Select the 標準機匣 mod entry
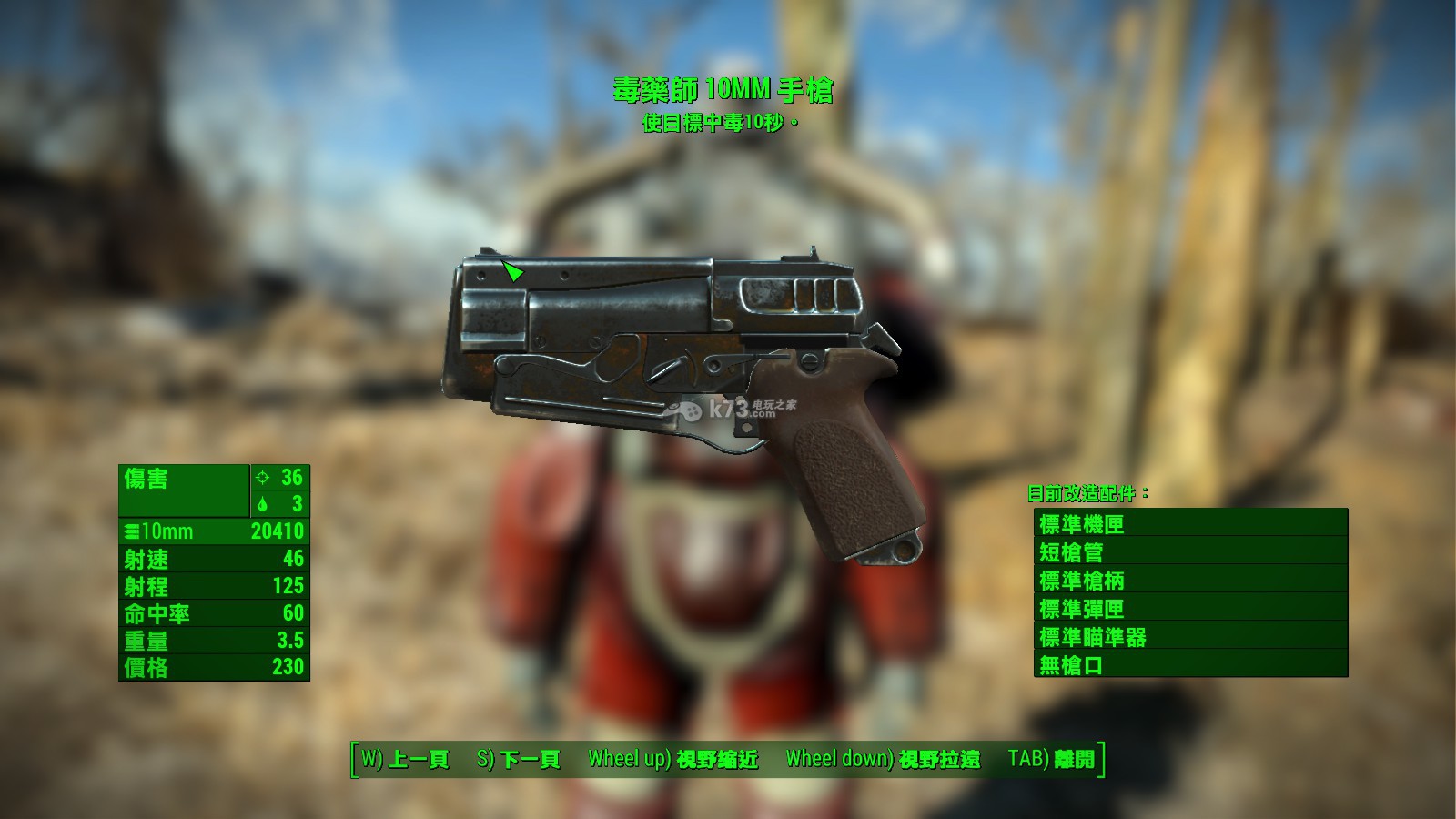1456x819 pixels. coord(1190,523)
